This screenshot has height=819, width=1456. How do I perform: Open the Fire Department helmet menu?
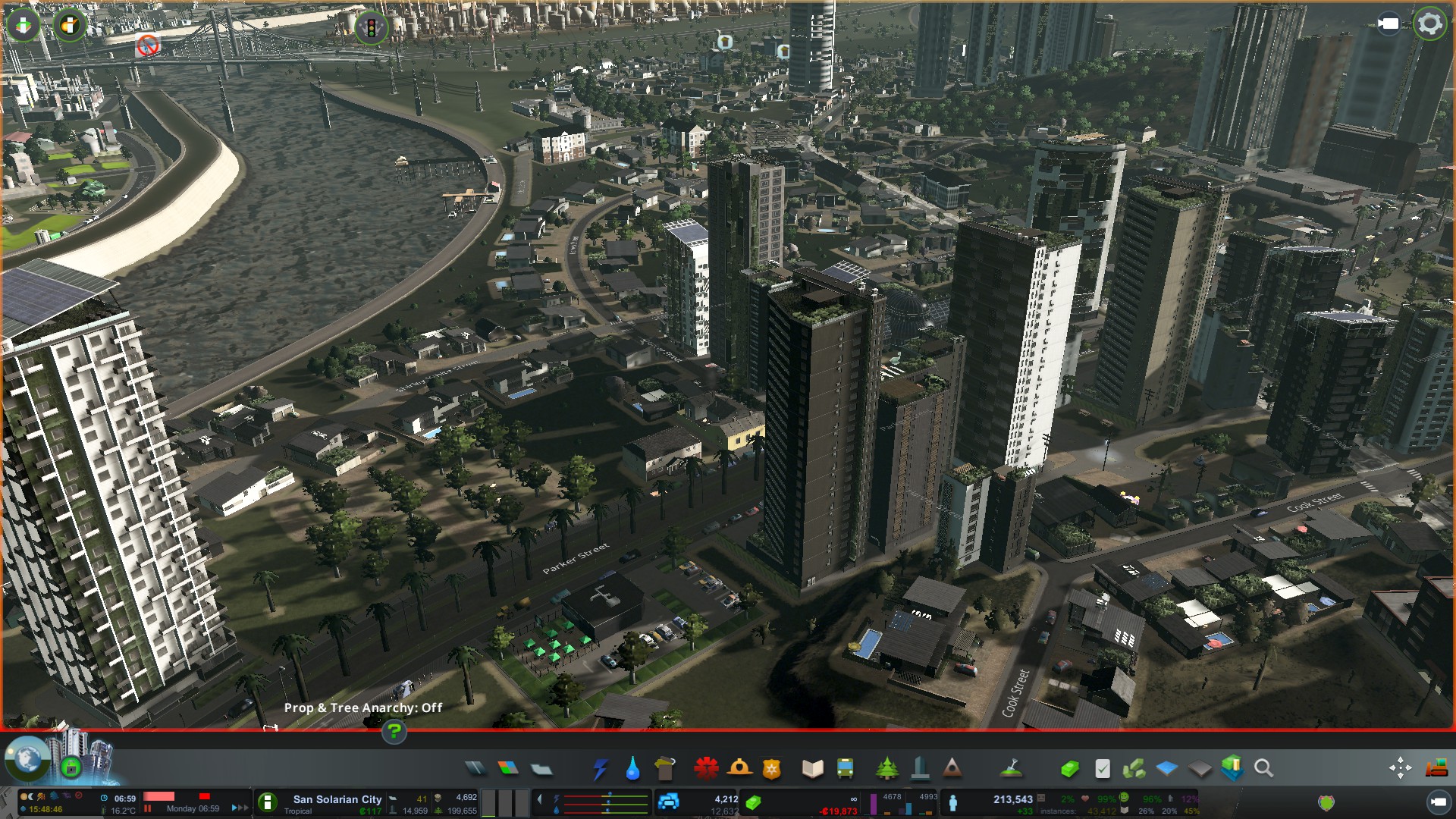point(739,769)
